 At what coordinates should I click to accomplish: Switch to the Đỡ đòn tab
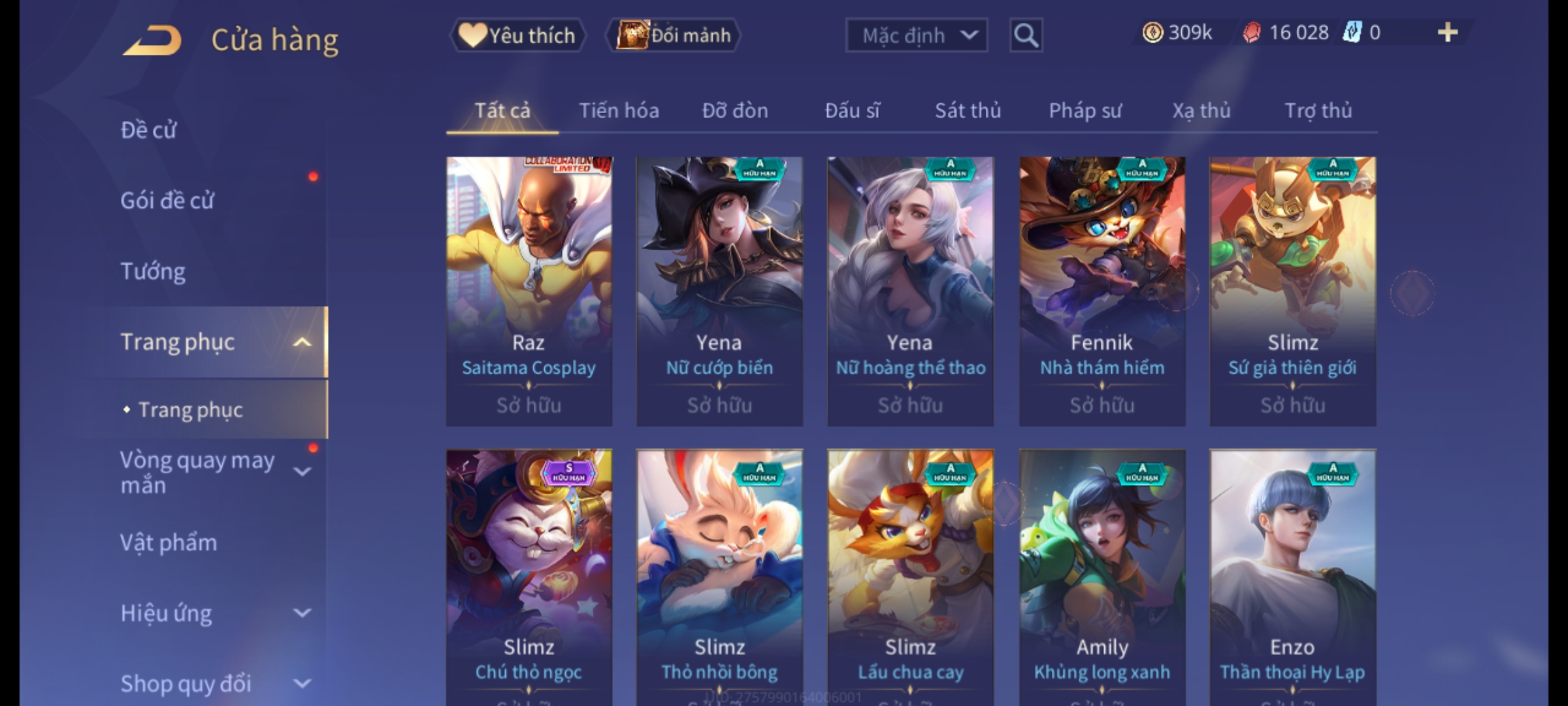[735, 111]
